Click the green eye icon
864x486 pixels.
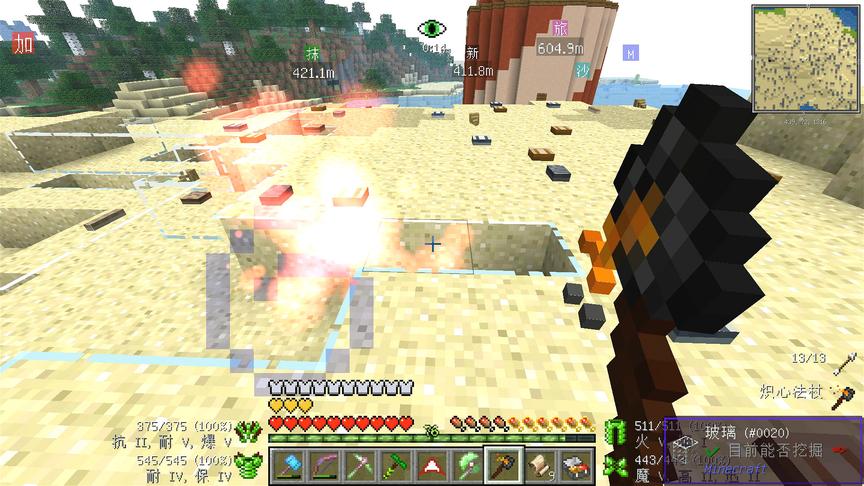pos(431,29)
